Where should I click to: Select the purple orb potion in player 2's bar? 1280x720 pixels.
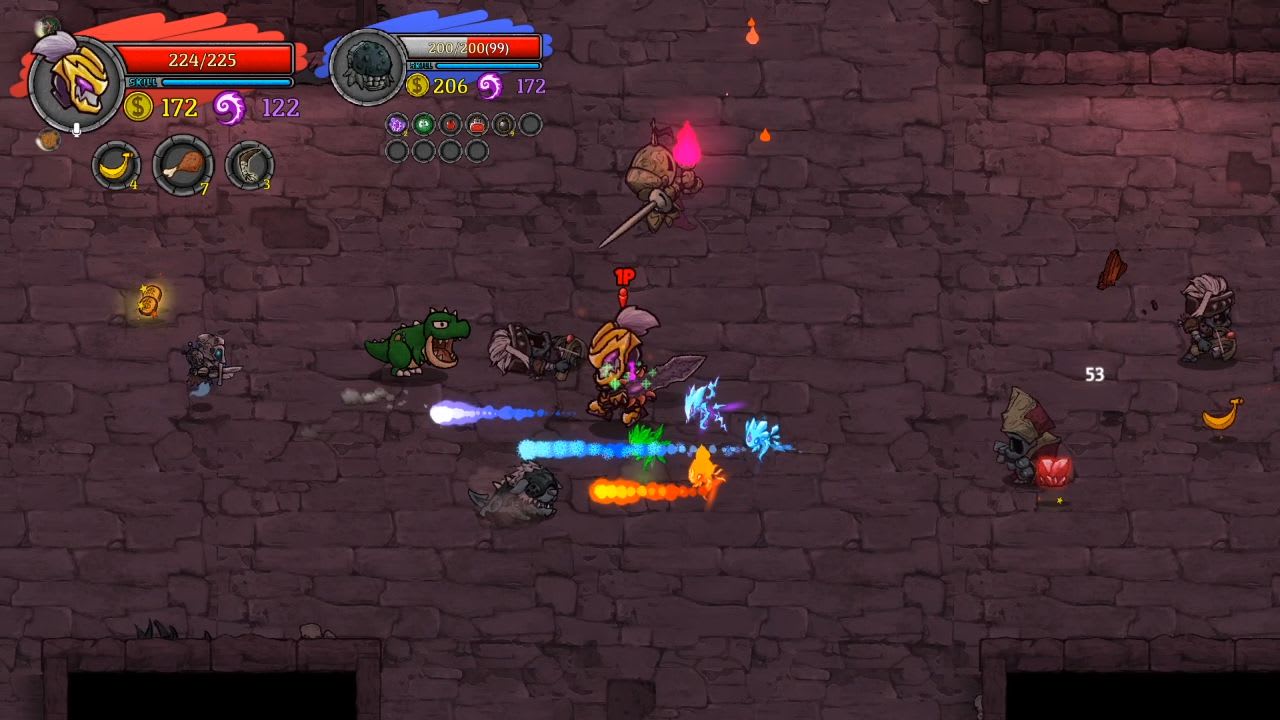[396, 124]
